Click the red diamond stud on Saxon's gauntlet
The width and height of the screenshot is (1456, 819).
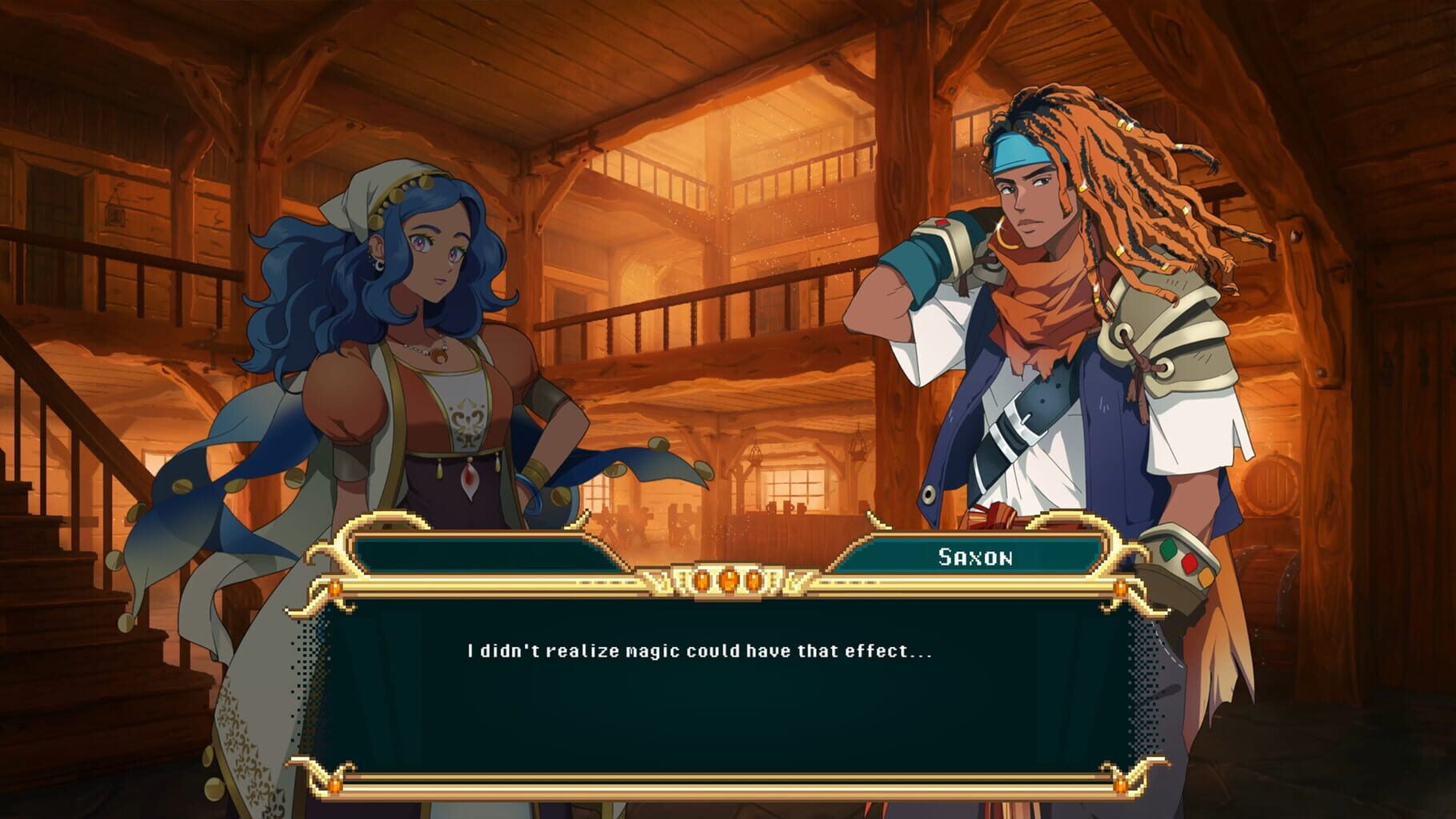point(1190,565)
